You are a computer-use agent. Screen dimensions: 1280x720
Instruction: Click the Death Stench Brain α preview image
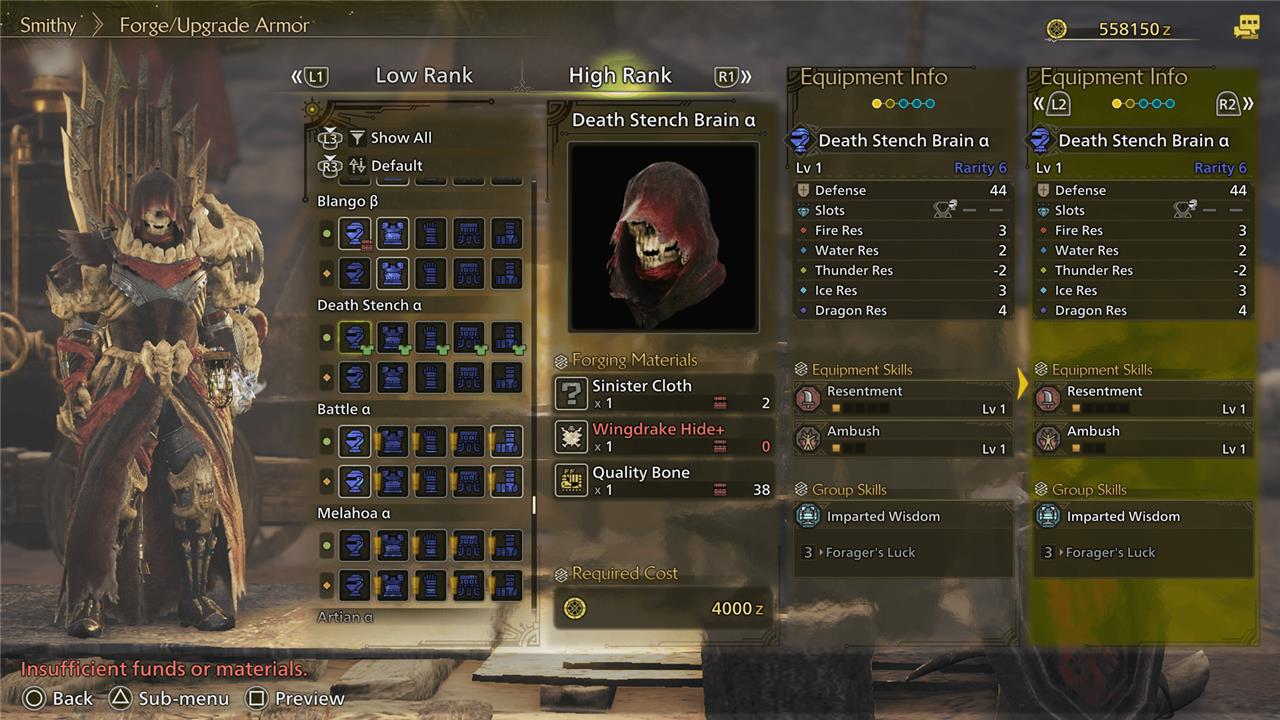[663, 237]
